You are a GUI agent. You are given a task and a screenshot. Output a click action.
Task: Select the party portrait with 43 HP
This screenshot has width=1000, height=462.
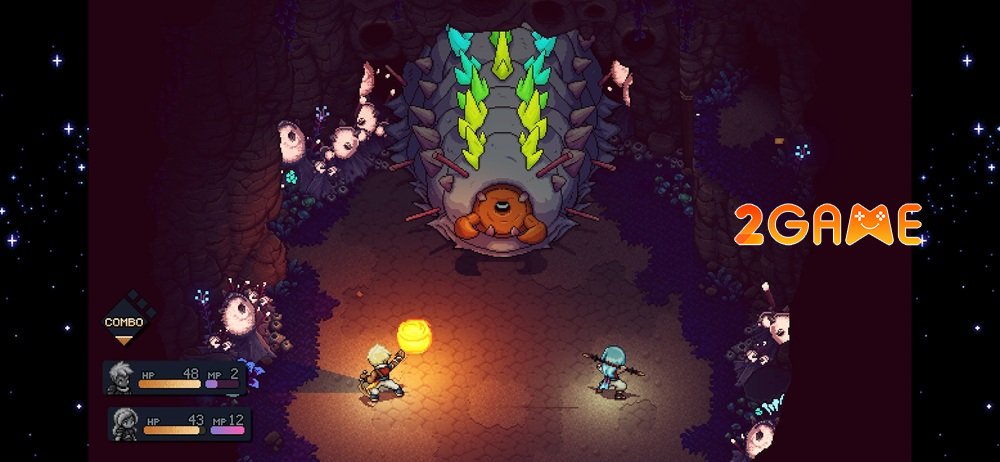126,422
